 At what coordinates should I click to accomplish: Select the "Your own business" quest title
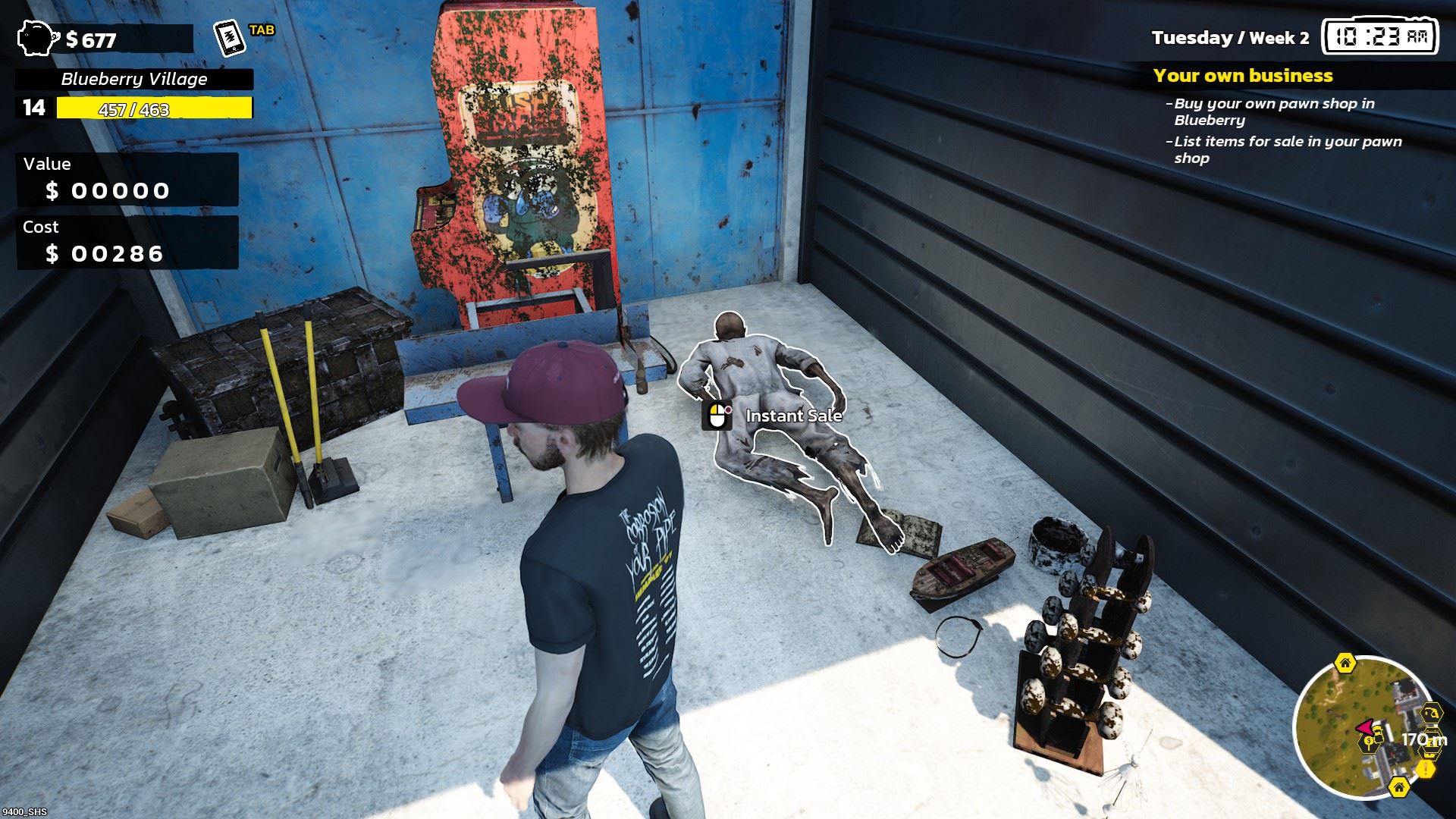(x=1242, y=76)
